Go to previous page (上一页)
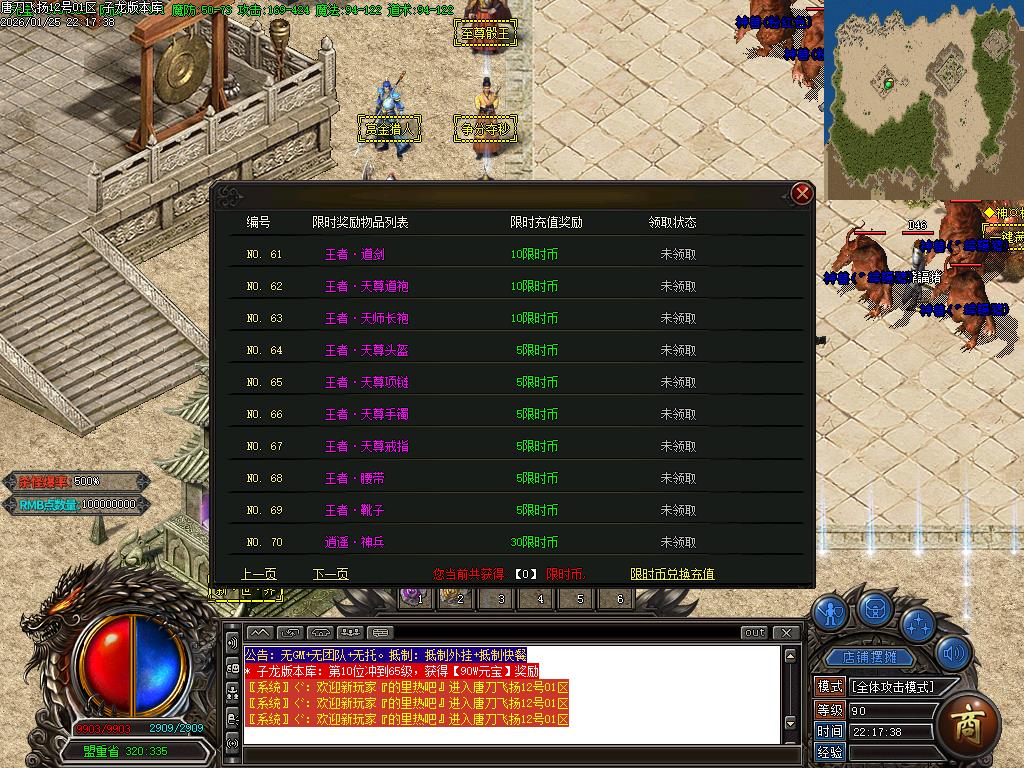Image resolution: width=1024 pixels, height=768 pixels. tap(259, 574)
